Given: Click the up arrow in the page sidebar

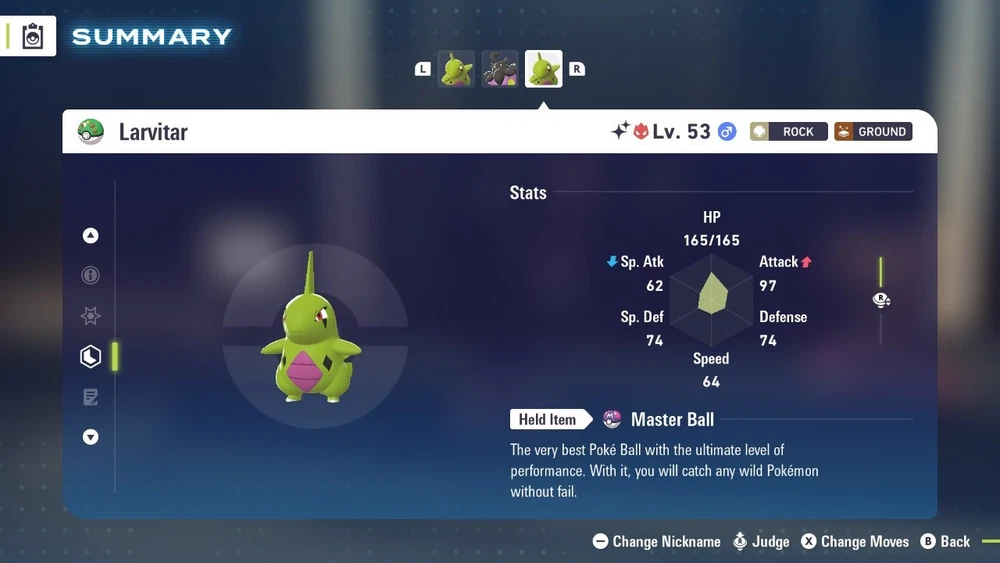Looking at the screenshot, I should point(91,236).
